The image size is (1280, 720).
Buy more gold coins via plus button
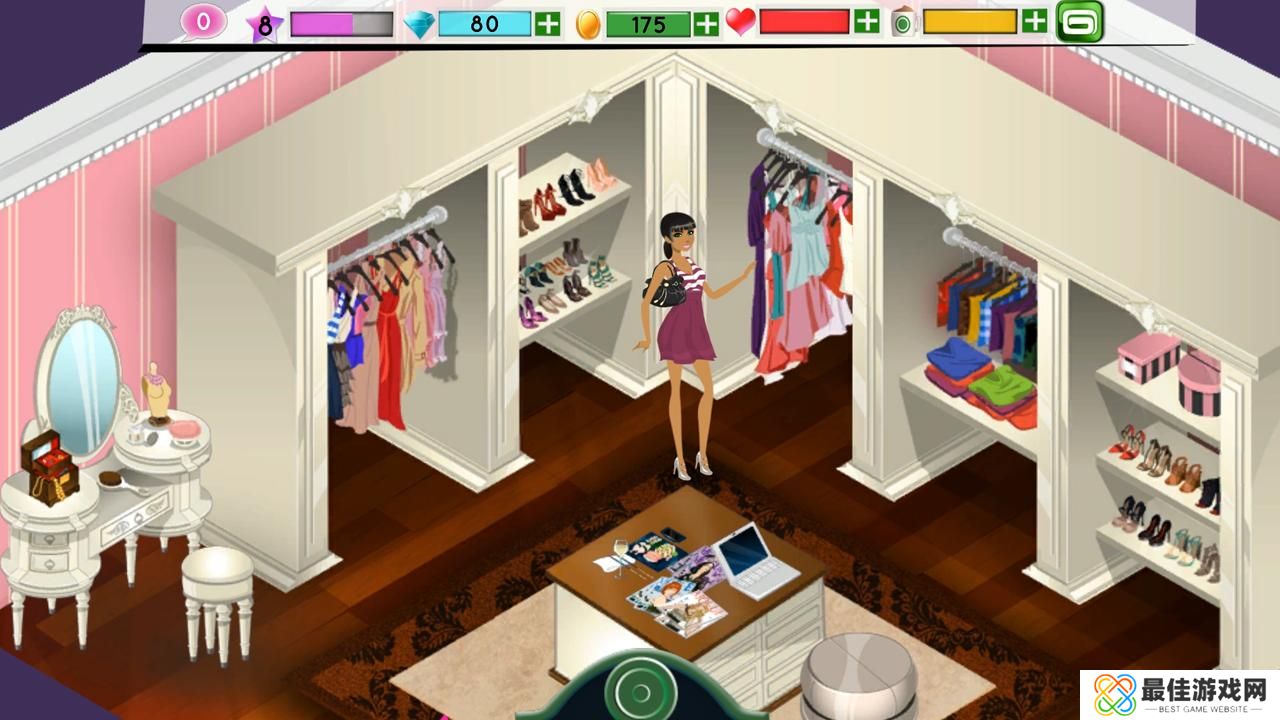pos(706,23)
